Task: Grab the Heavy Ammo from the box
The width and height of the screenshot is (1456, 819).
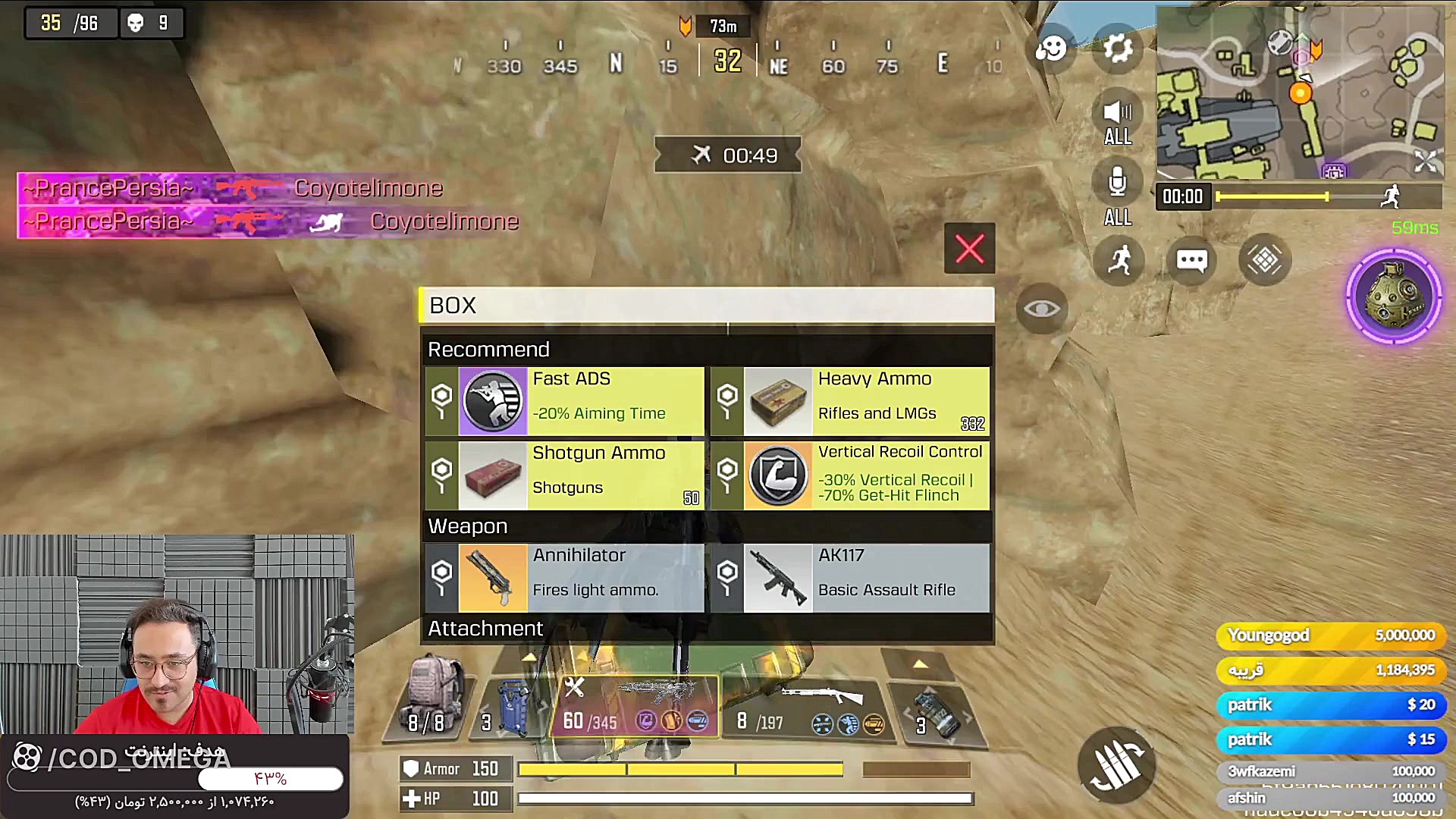Action: (x=849, y=400)
